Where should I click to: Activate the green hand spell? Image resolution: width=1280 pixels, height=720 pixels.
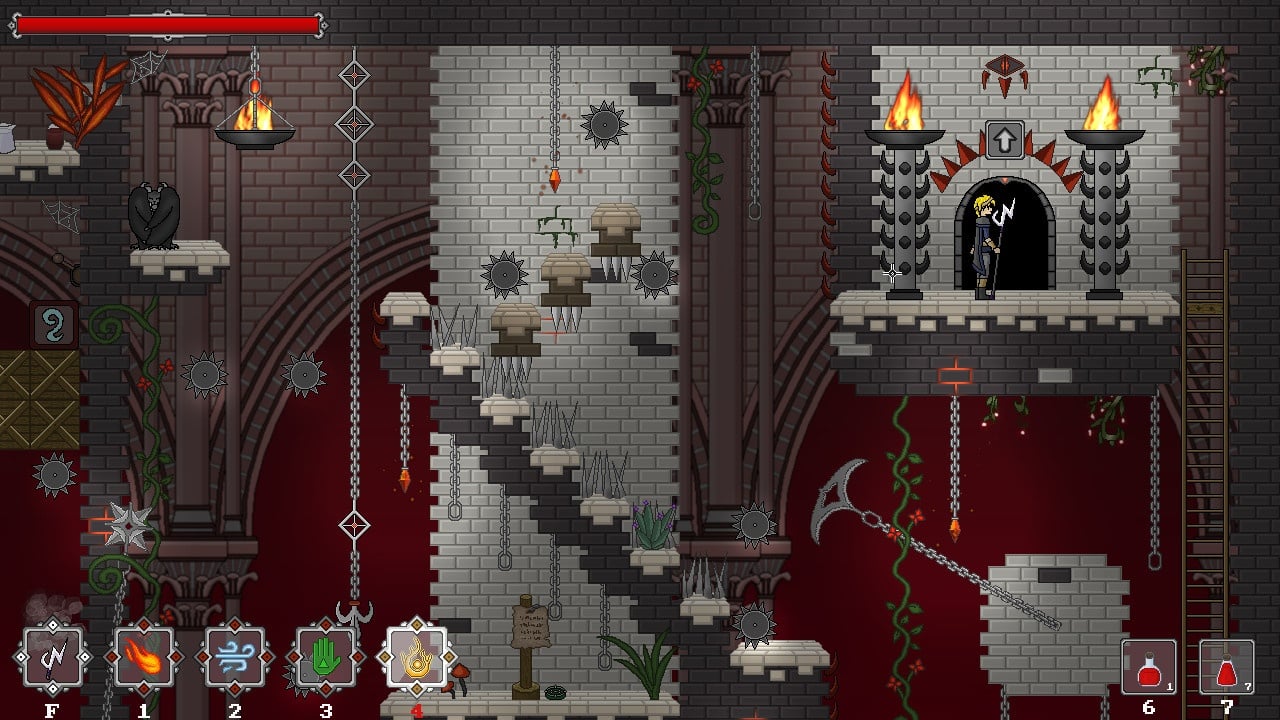click(x=325, y=658)
